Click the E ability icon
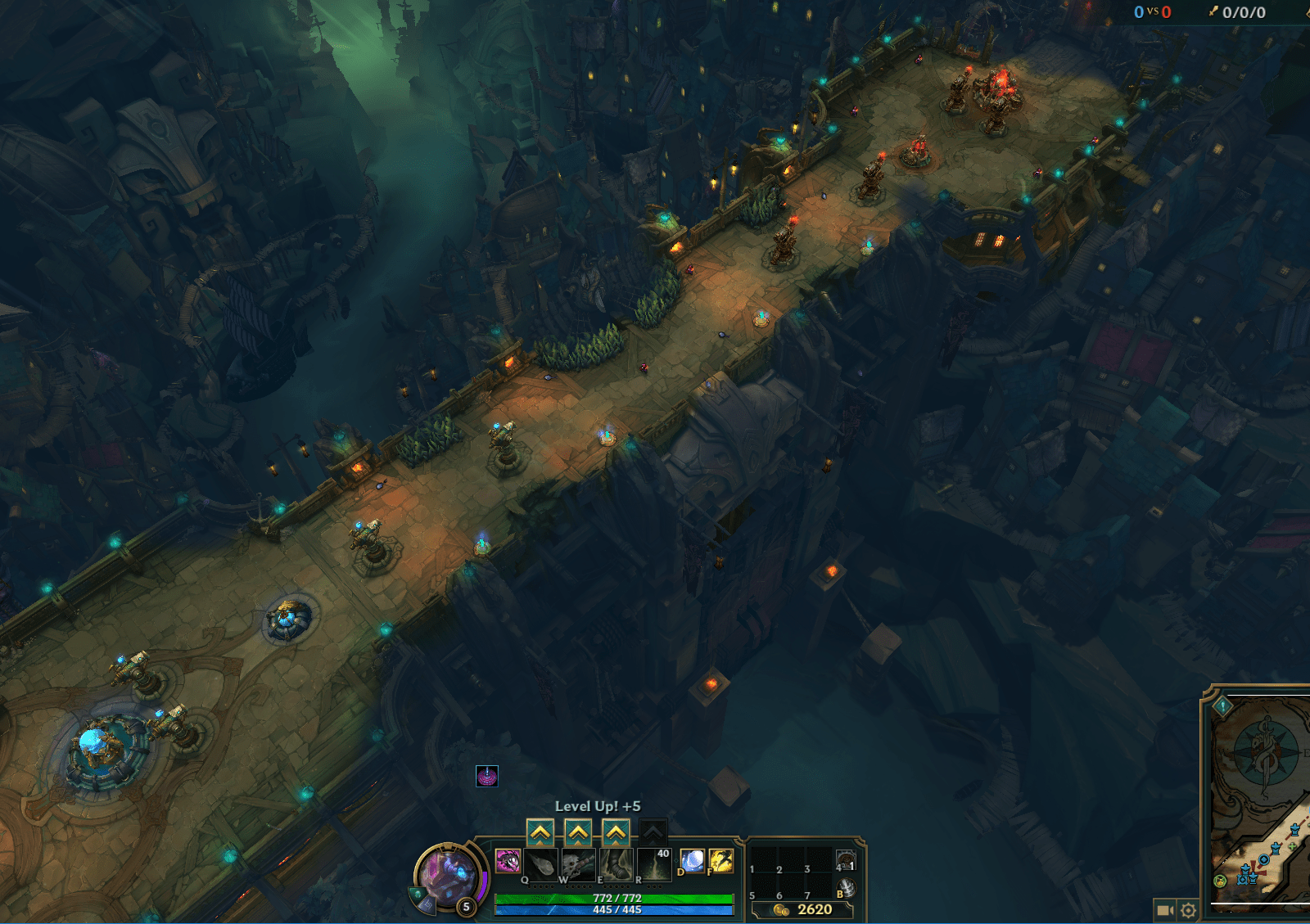The height and width of the screenshot is (924, 1310). pos(616,864)
